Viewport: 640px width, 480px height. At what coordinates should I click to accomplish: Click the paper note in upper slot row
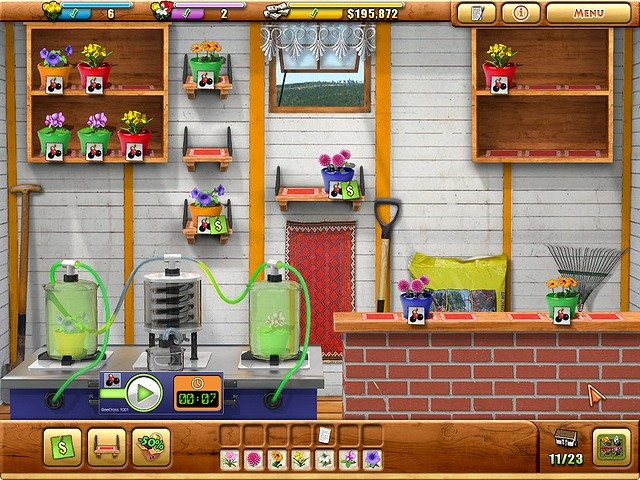pos(324,435)
